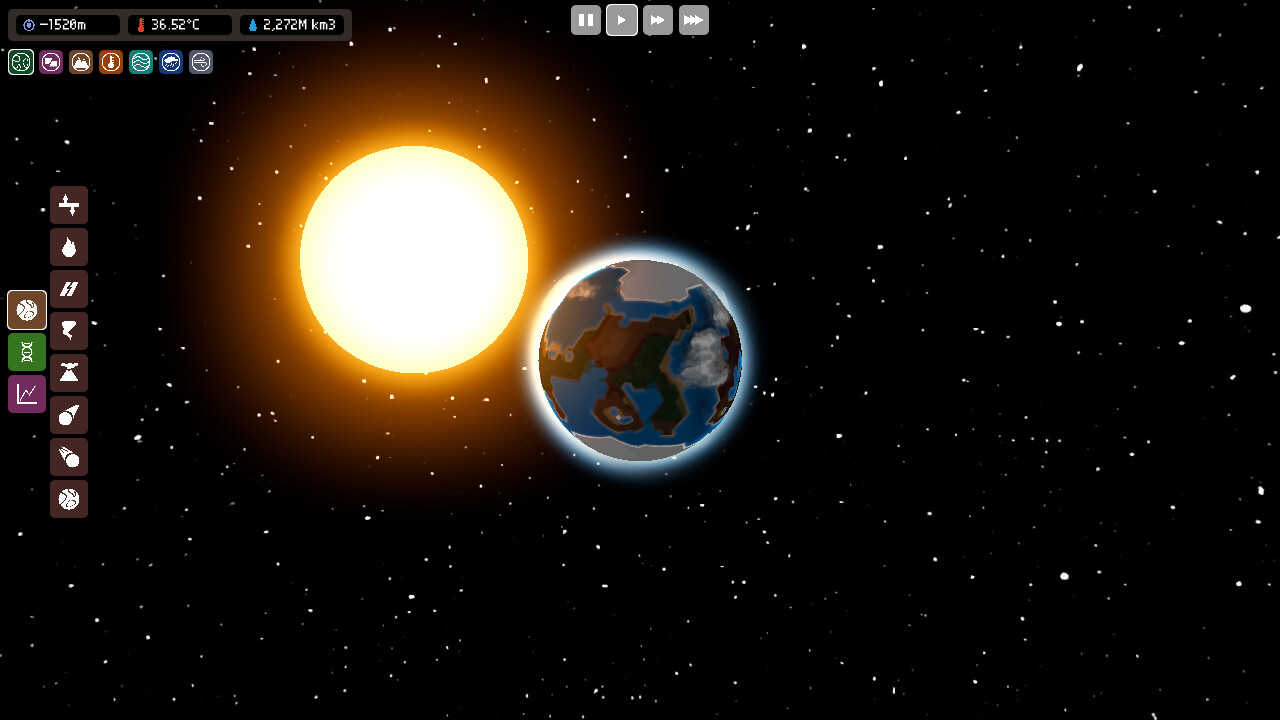Switch to the brown planet tools tab
This screenshot has height=720, width=1280.
26,310
